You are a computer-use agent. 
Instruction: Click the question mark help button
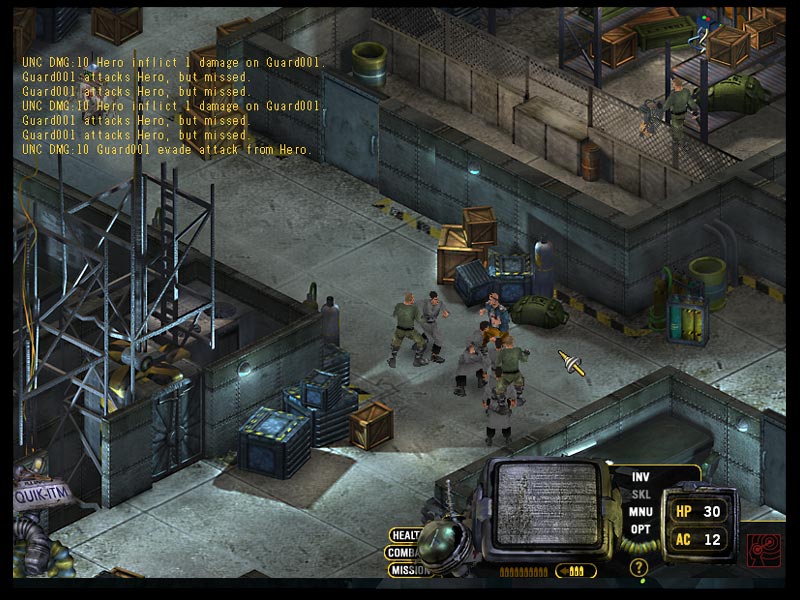pyautogui.click(x=639, y=567)
